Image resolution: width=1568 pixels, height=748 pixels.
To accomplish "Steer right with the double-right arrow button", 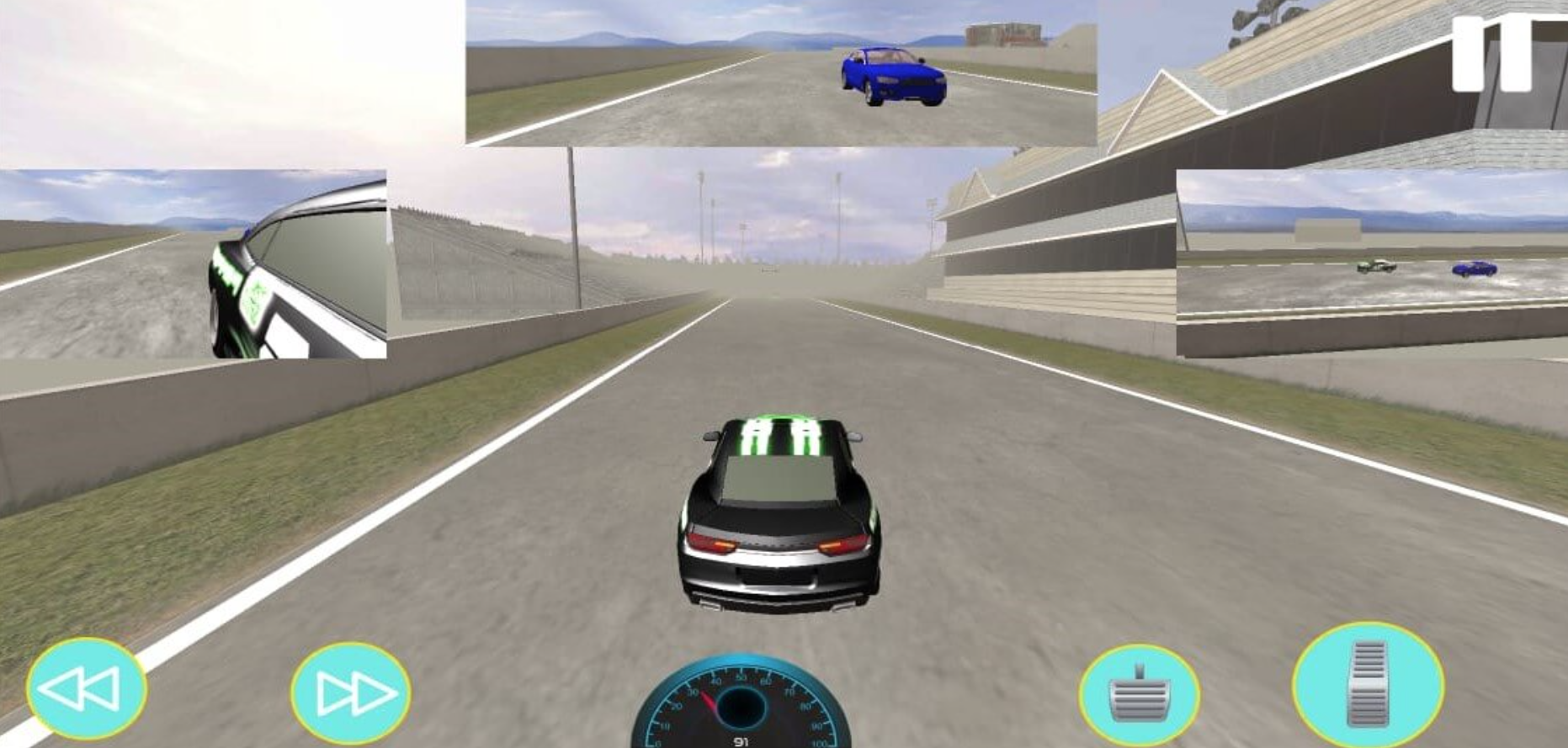I will tap(351, 692).
